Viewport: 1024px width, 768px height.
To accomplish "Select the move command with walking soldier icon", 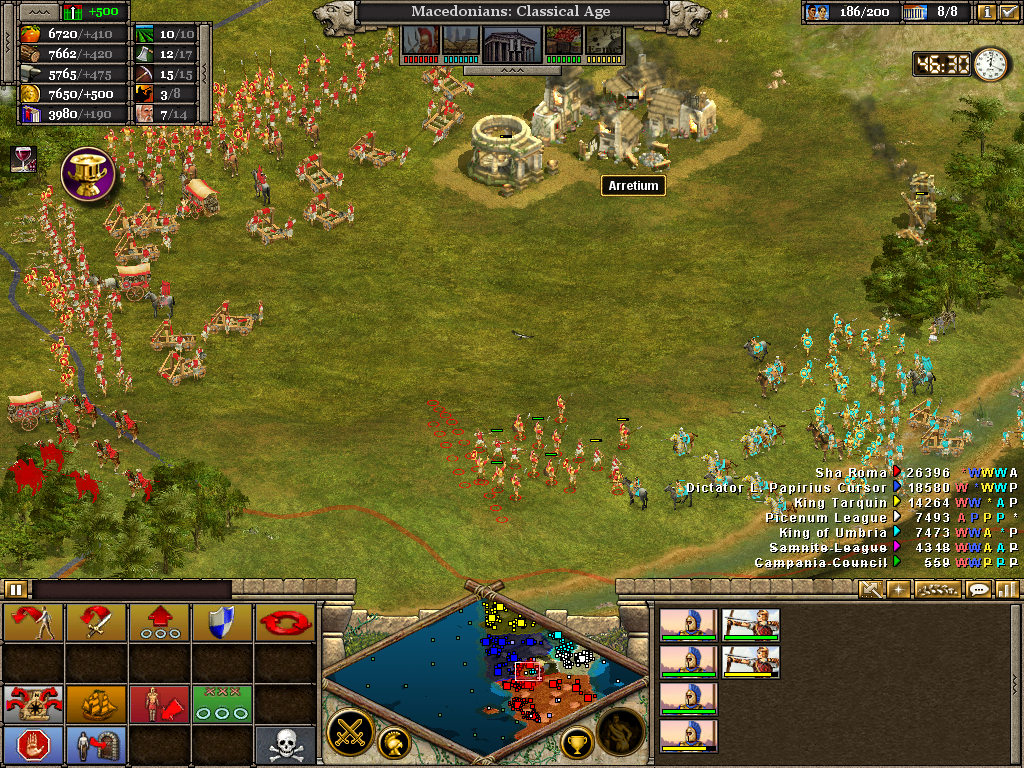I will [x=33, y=623].
